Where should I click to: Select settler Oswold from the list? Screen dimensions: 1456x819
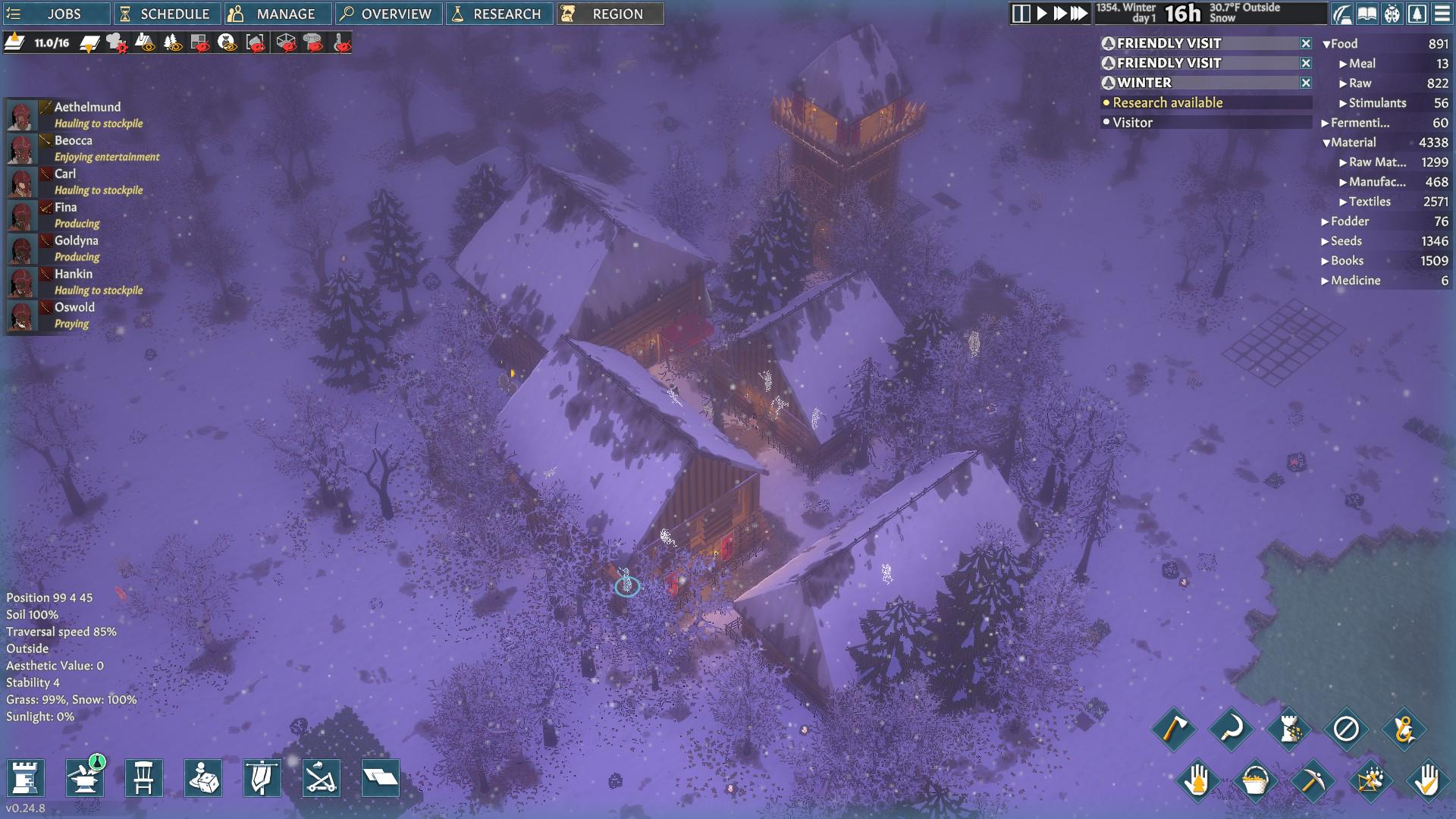click(74, 307)
